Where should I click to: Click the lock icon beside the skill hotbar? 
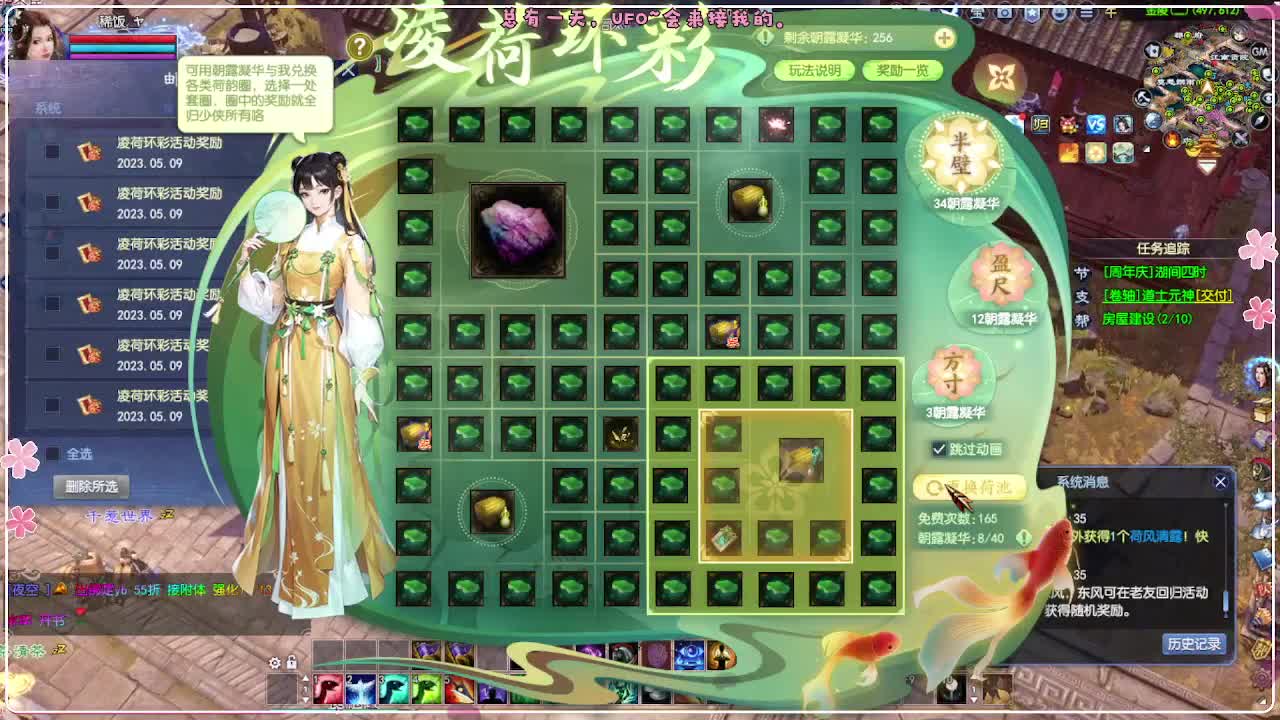pyautogui.click(x=290, y=663)
